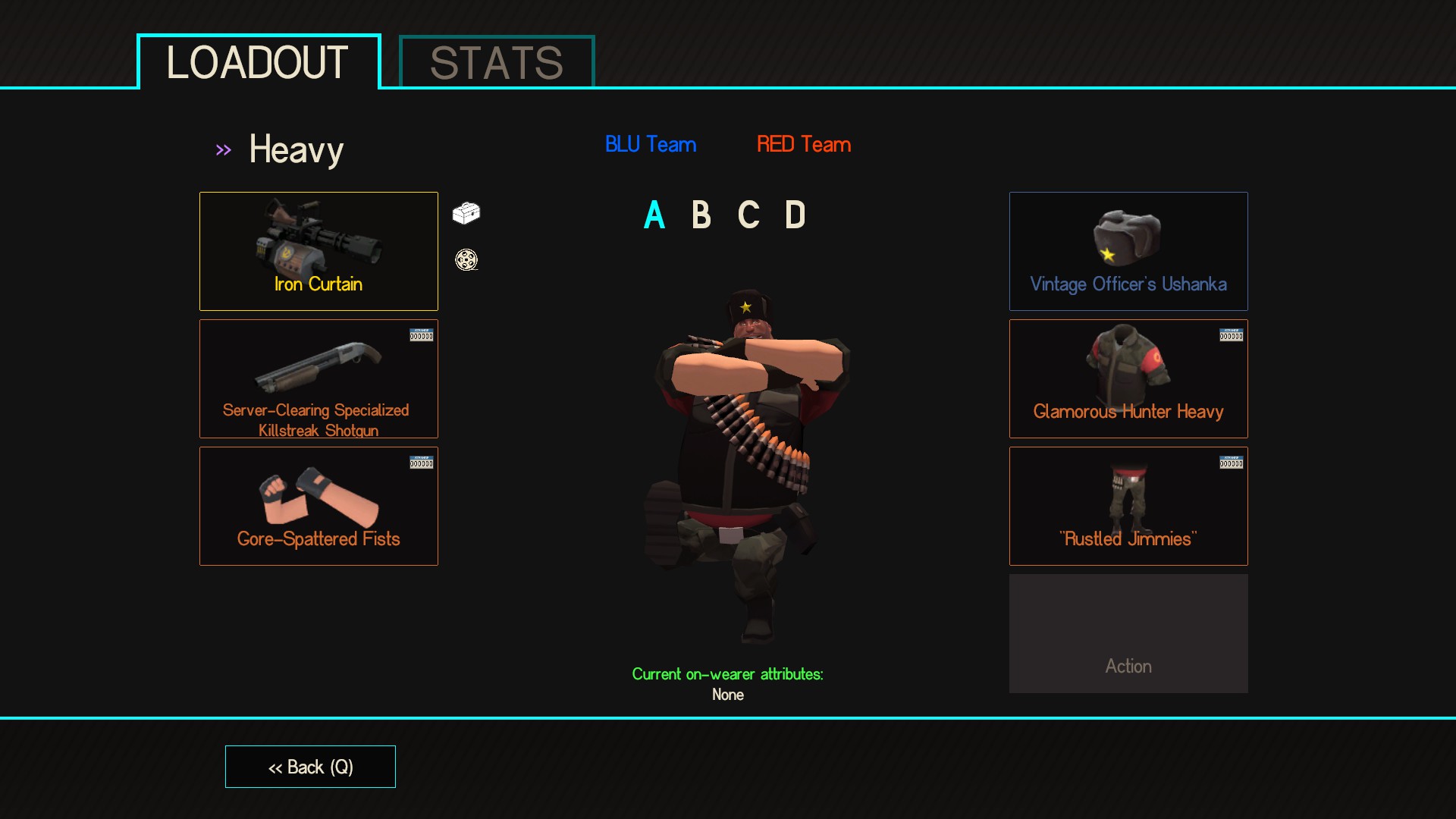Open the empty Action slot
This screenshot has width=1456, height=819.
pos(1128,633)
